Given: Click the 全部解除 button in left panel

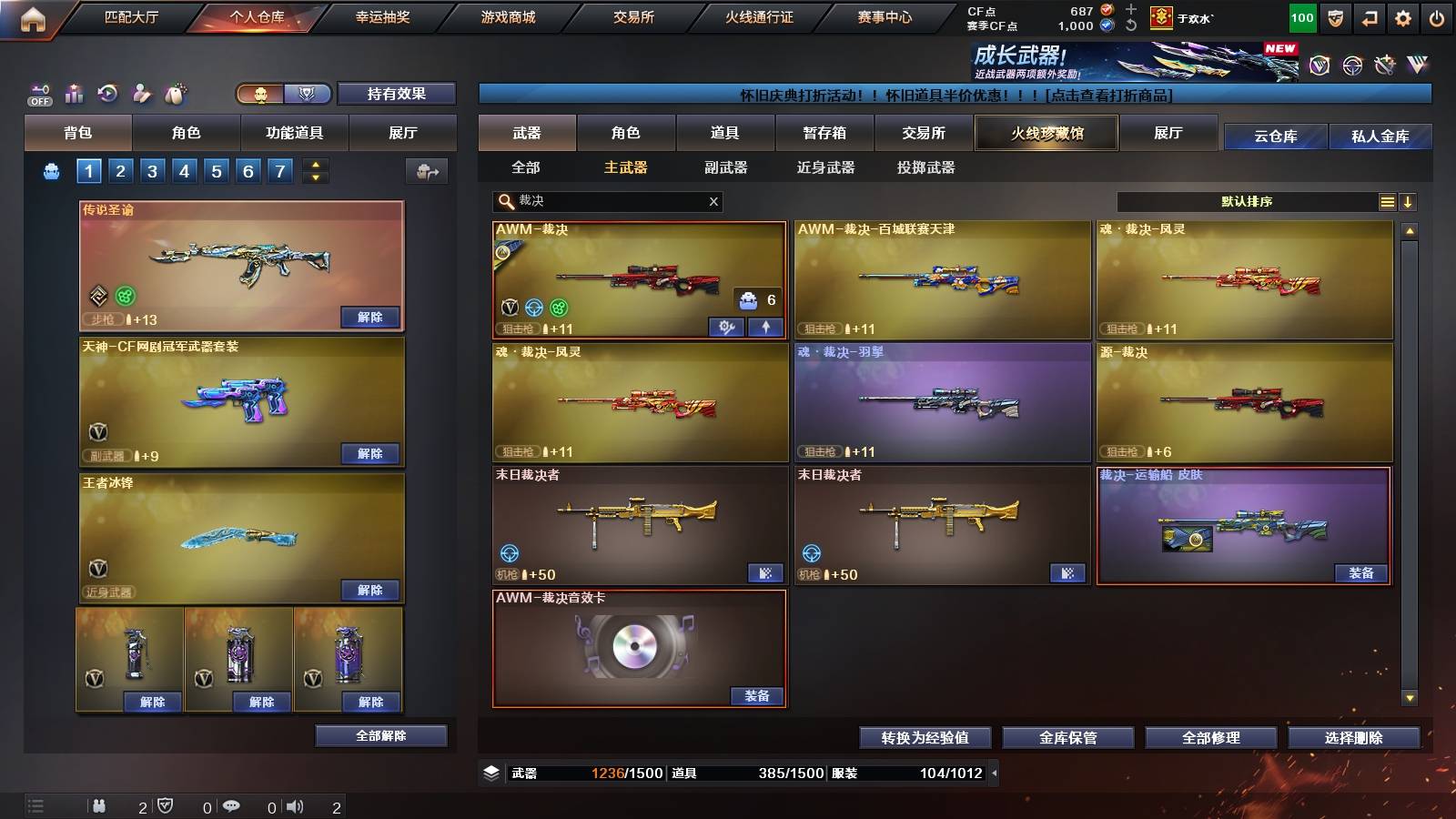Looking at the screenshot, I should (x=381, y=735).
